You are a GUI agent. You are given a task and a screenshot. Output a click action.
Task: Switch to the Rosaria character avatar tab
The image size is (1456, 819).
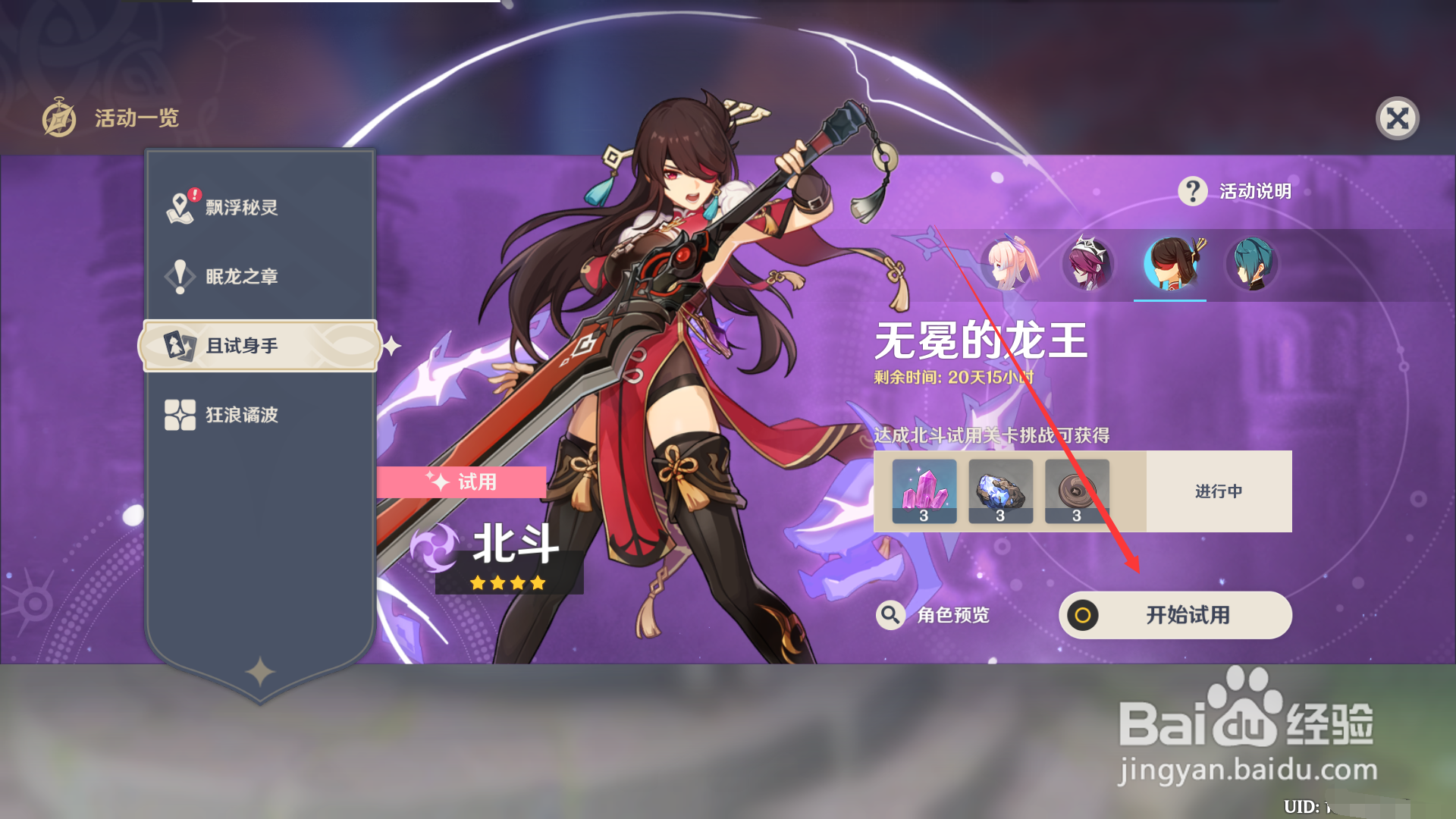[1088, 264]
